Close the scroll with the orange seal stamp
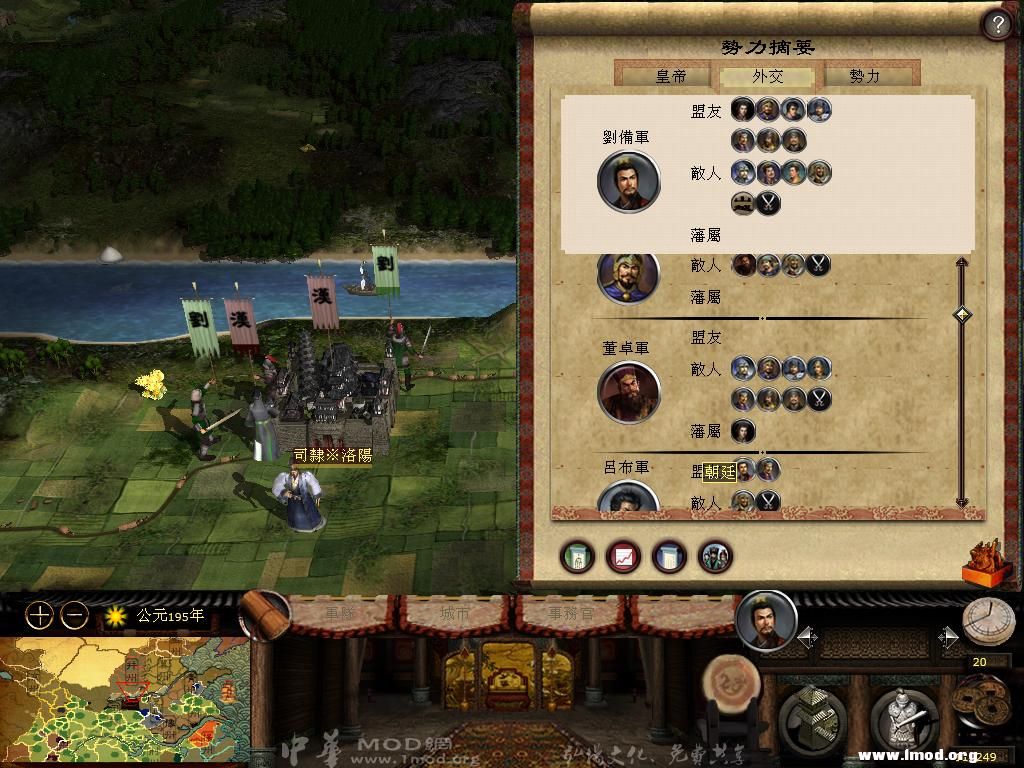Screen dimensions: 1024x768 coord(985,561)
